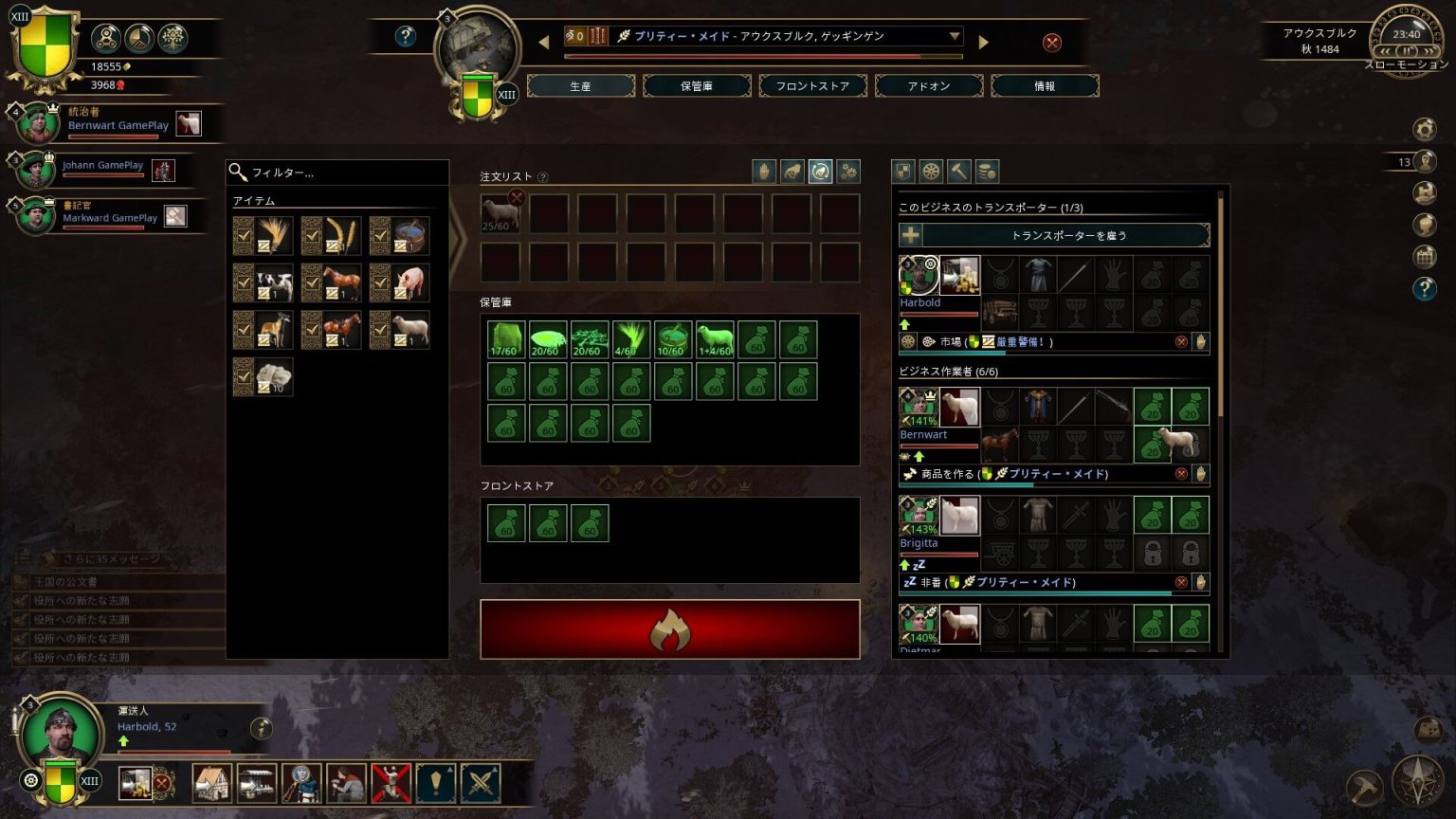The width and height of the screenshot is (1456, 819).
Task: Select Johann GamePlay family member
Action: (x=102, y=166)
